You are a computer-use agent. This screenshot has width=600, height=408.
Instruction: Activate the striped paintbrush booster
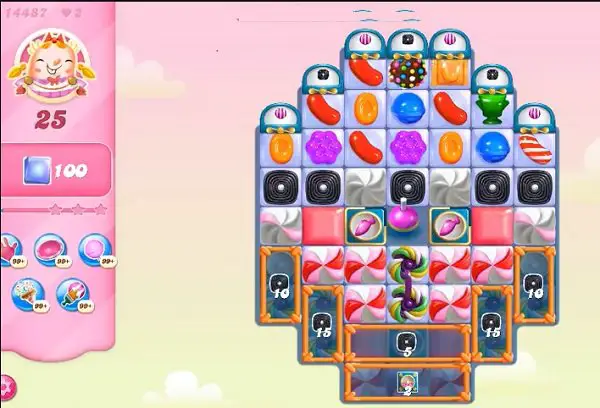click(72, 293)
